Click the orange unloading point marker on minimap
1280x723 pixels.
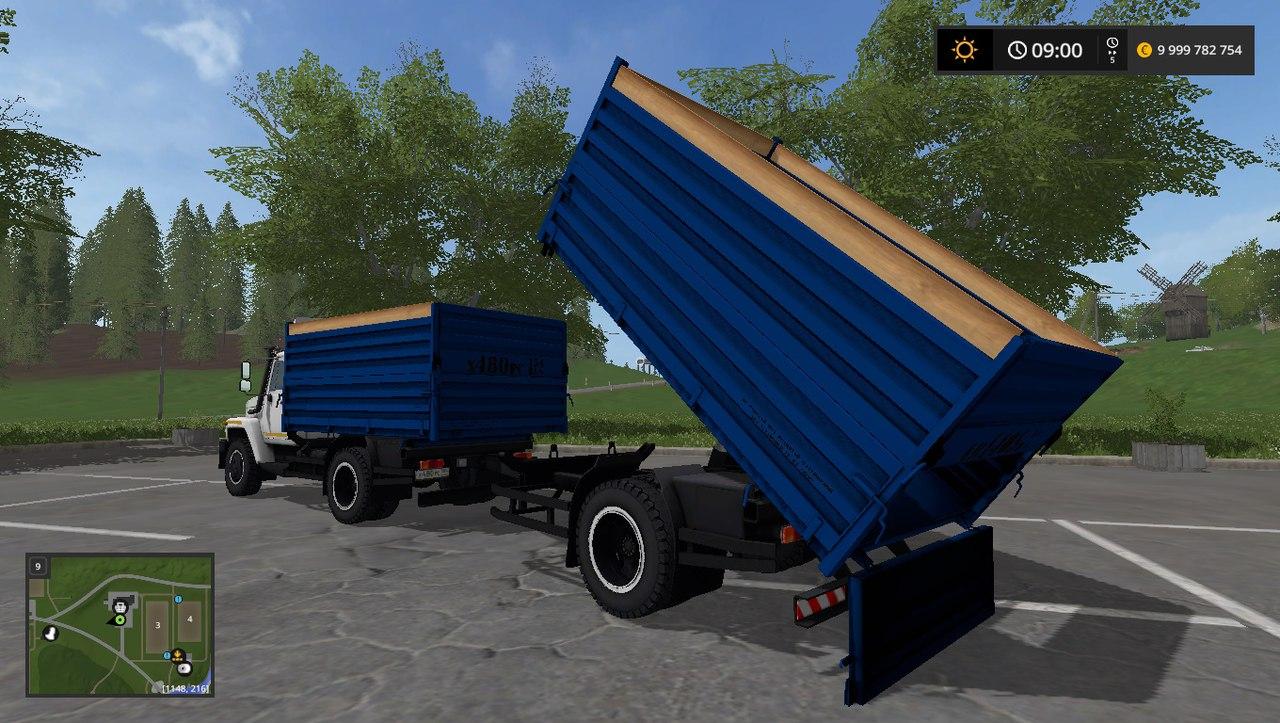(x=178, y=656)
